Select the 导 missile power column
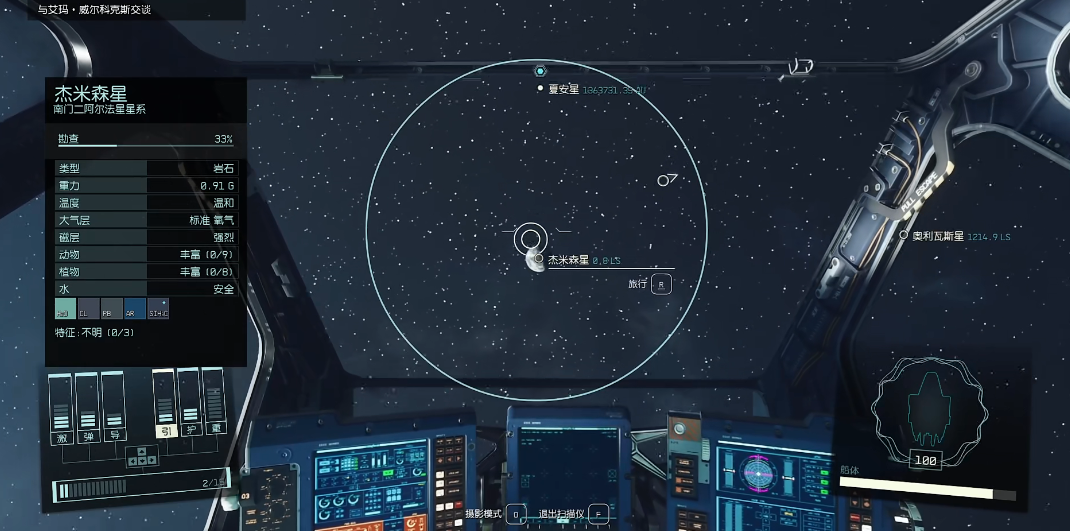Viewport: 1070px width, 531px height. [x=112, y=406]
